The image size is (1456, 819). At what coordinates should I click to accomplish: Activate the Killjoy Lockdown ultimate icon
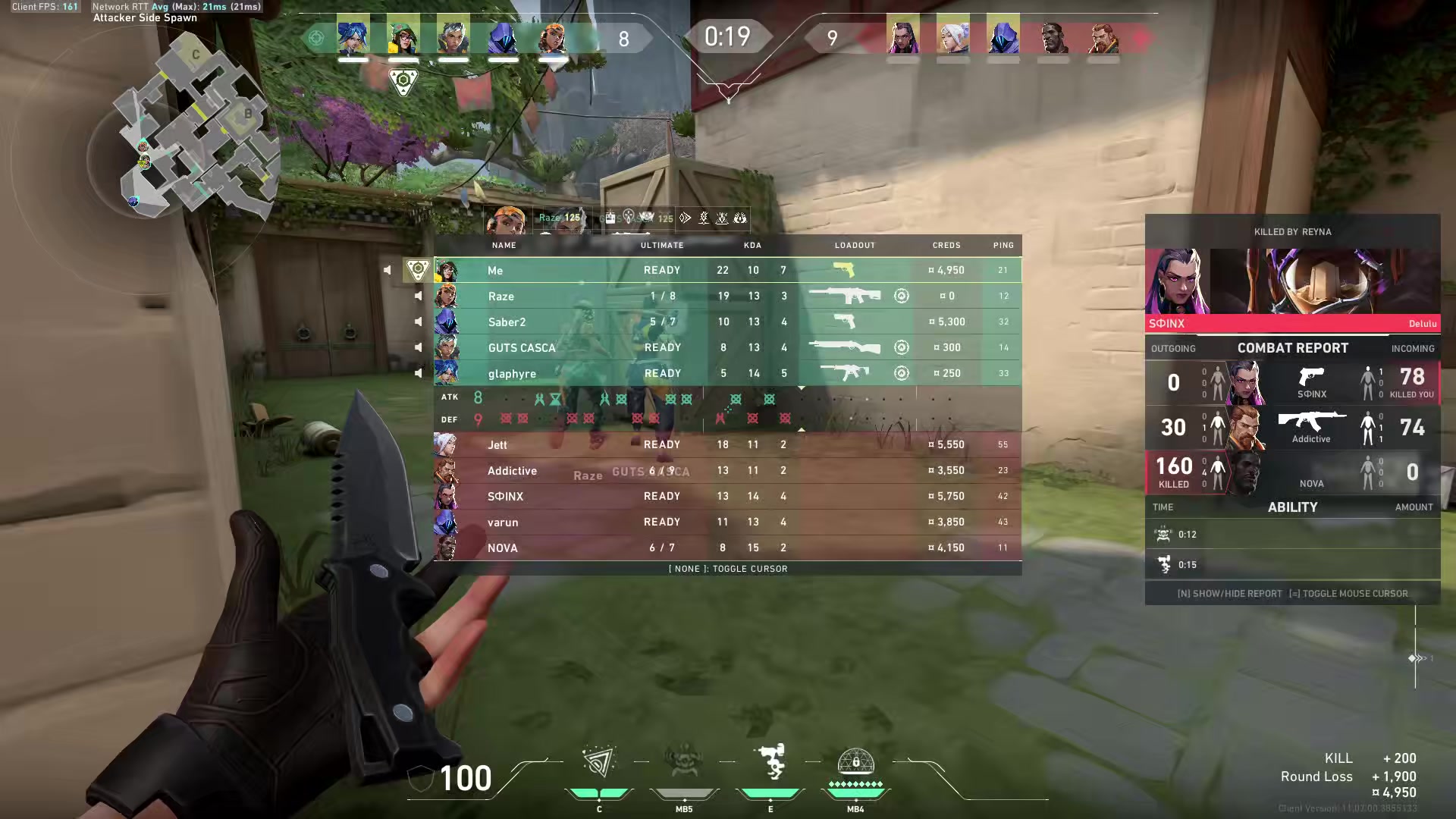[855, 763]
